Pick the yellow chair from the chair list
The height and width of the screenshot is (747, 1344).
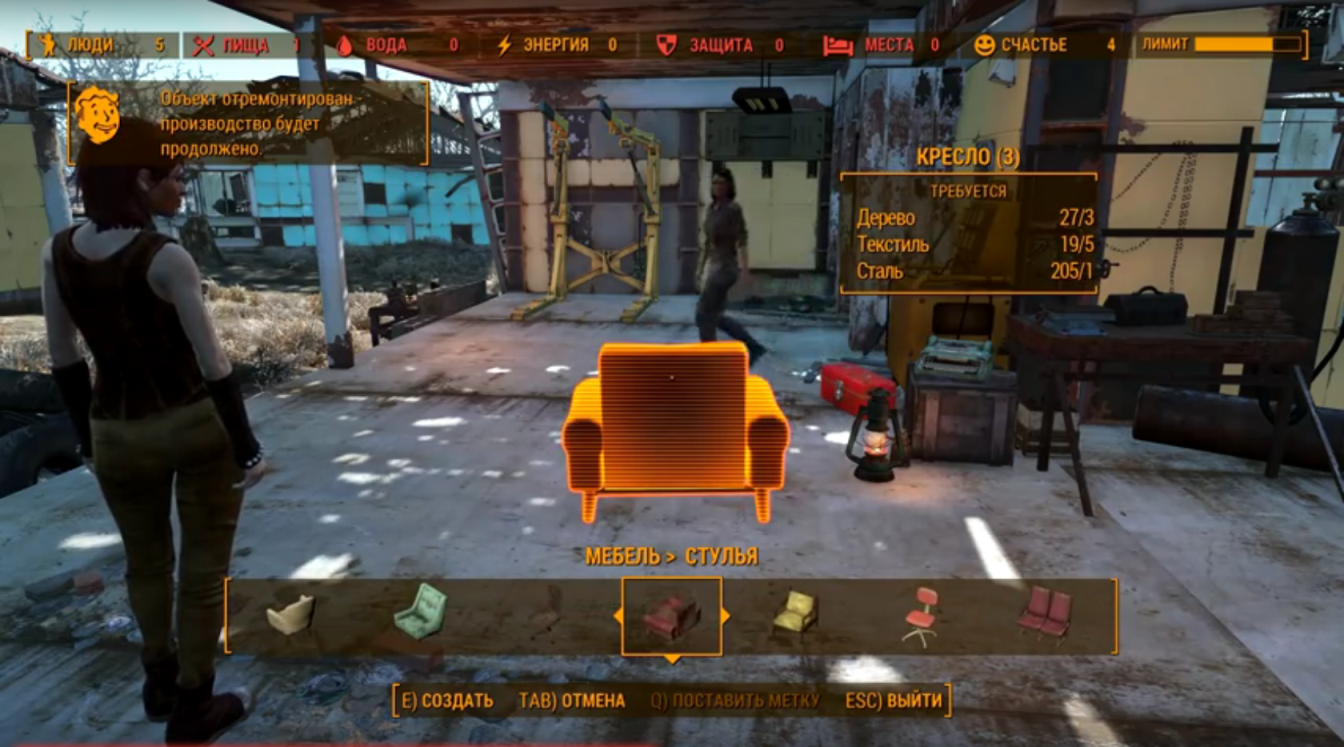click(x=794, y=612)
